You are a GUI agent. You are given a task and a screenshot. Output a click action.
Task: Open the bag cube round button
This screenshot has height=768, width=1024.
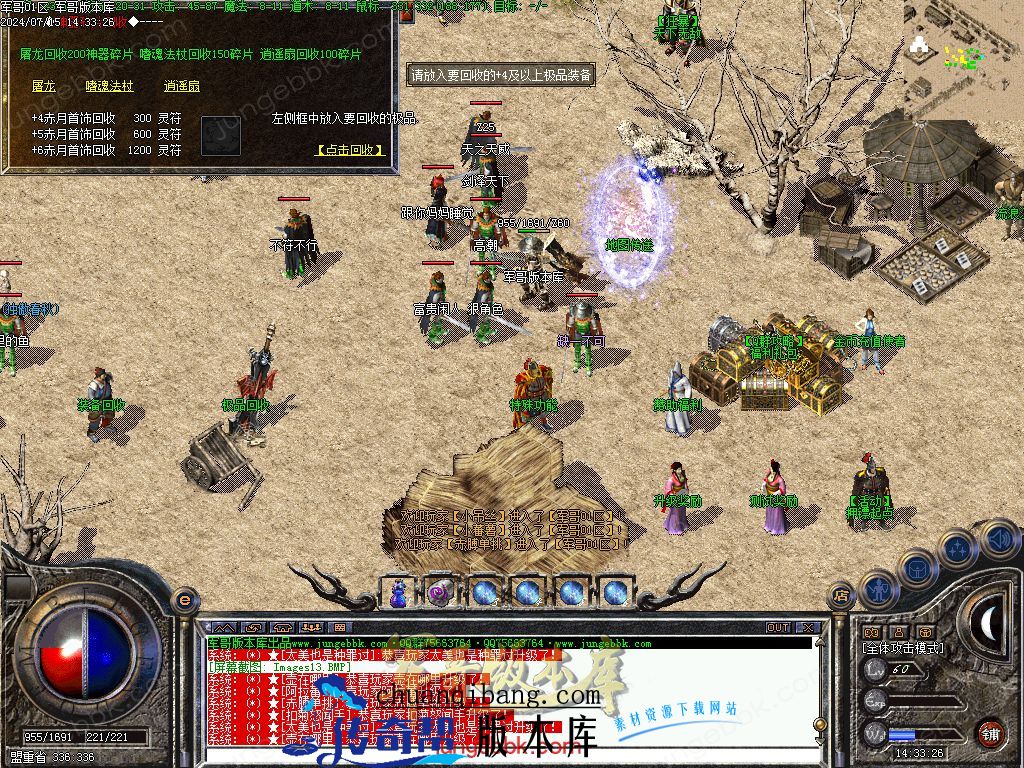coord(916,569)
